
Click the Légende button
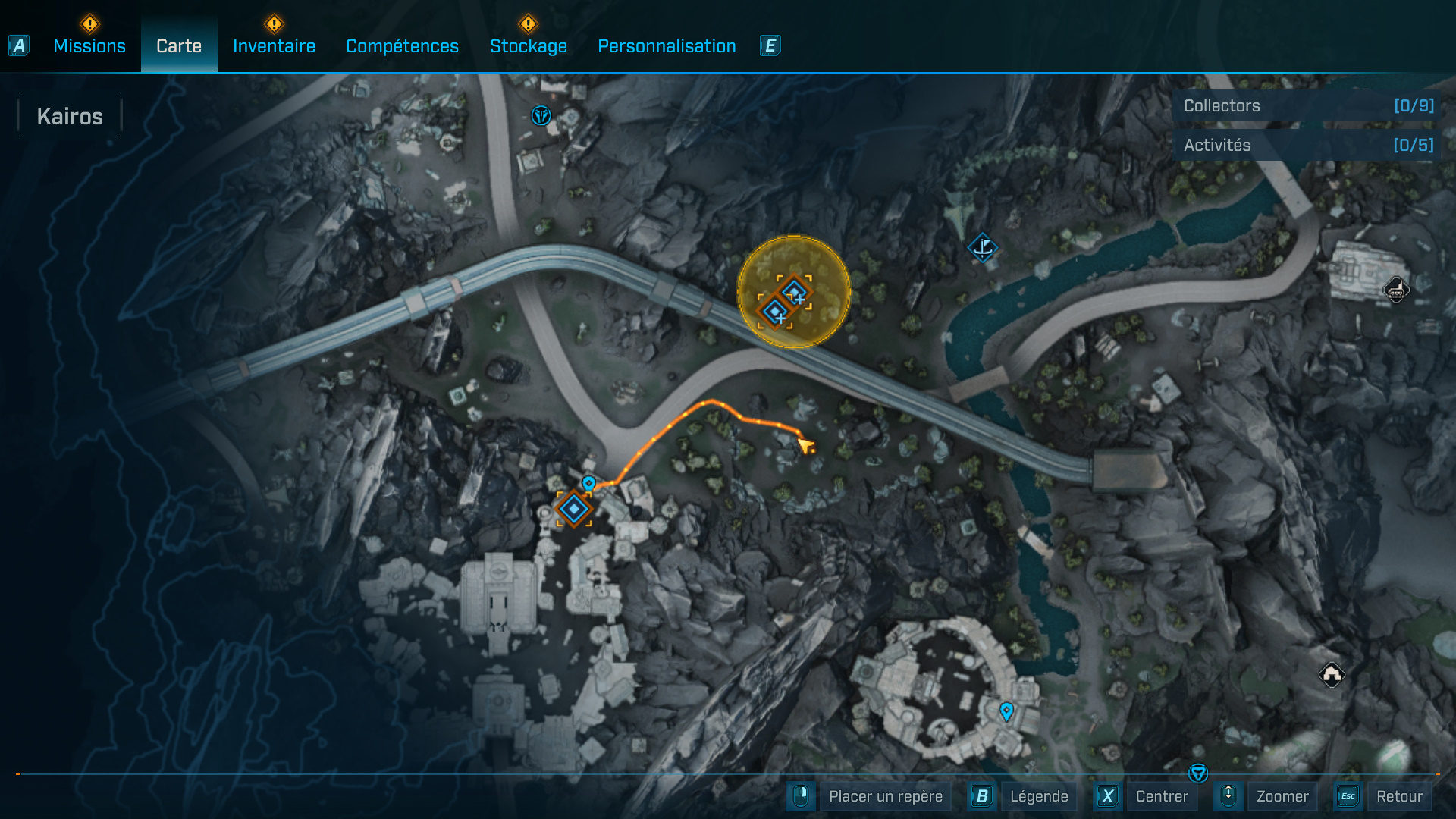1038,796
